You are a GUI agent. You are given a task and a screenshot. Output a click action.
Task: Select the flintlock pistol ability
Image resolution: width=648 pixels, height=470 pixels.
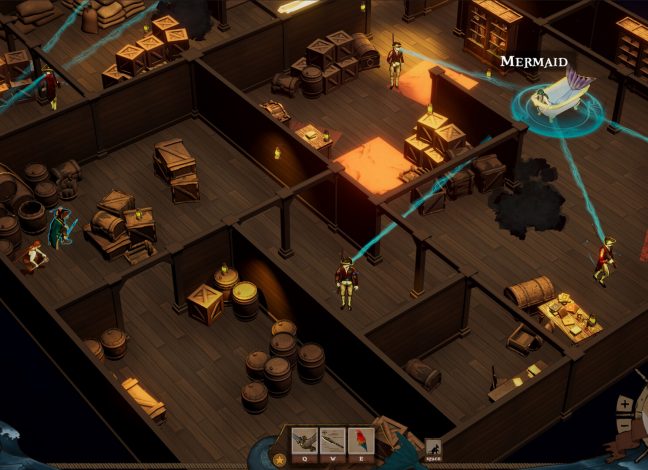click(304, 440)
